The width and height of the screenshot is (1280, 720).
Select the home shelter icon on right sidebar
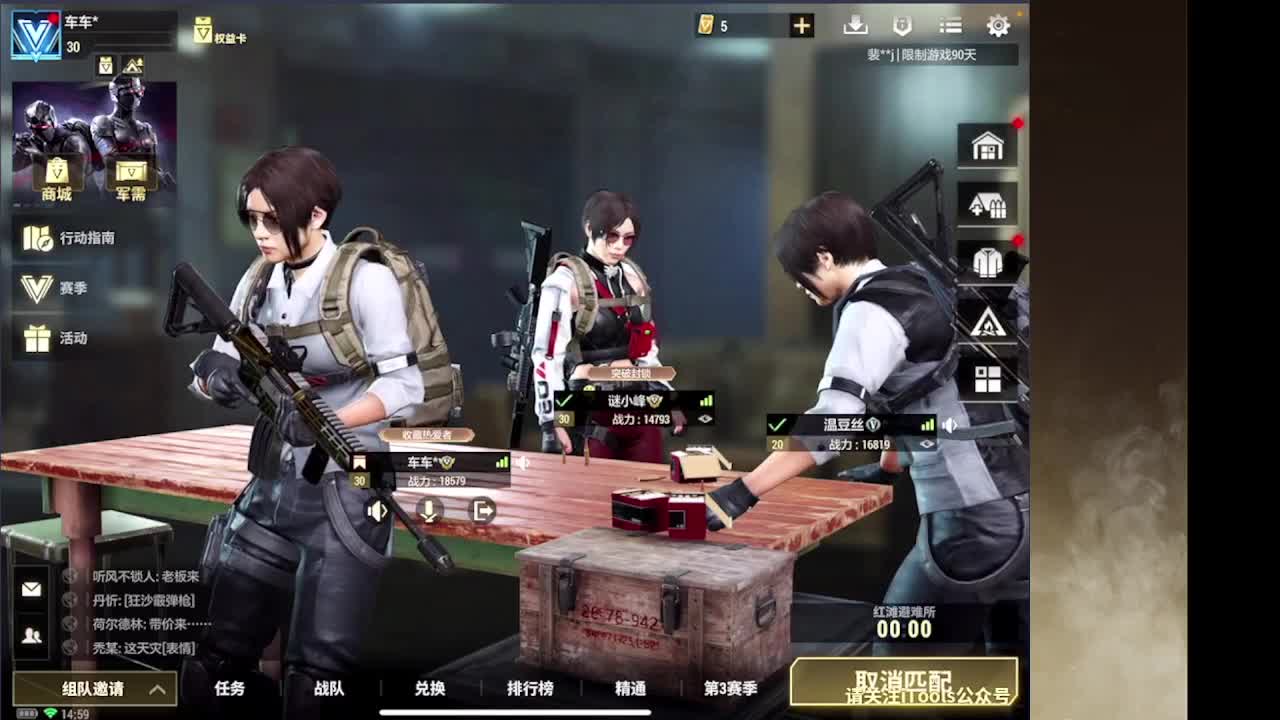pos(988,144)
